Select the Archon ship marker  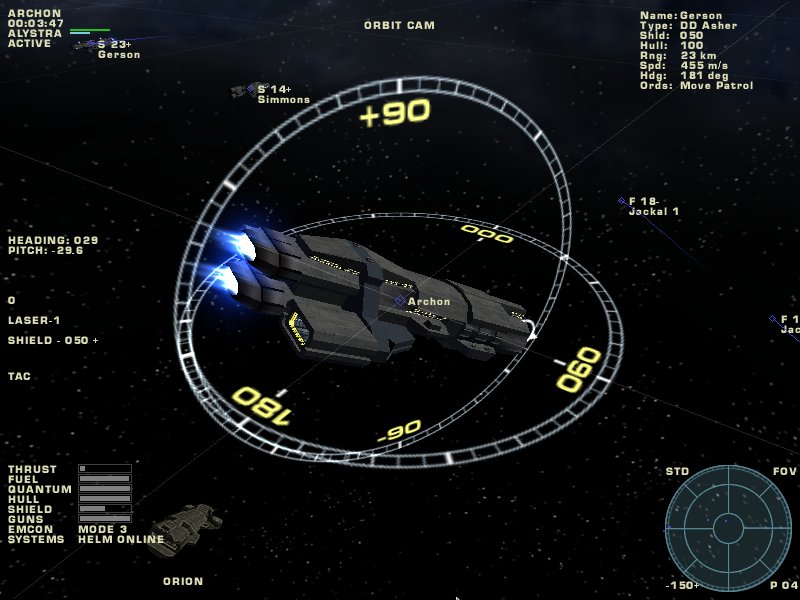pyautogui.click(x=400, y=301)
